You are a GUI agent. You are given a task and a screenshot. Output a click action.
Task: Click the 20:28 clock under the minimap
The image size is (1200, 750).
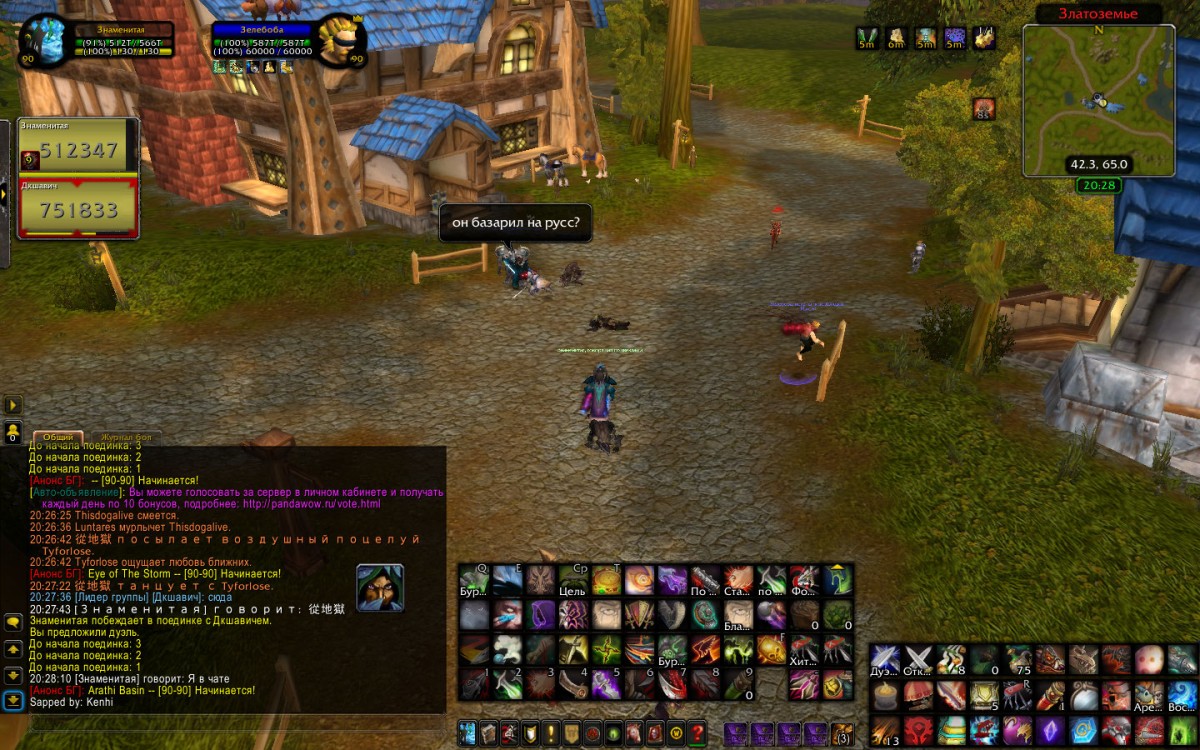pos(1099,185)
